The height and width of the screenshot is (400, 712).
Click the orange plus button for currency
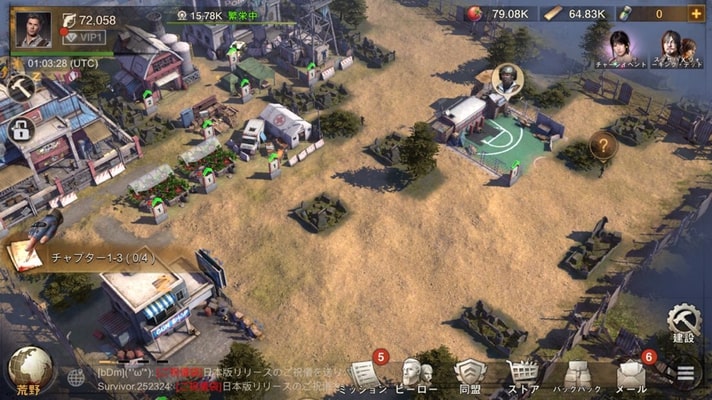[x=696, y=14]
